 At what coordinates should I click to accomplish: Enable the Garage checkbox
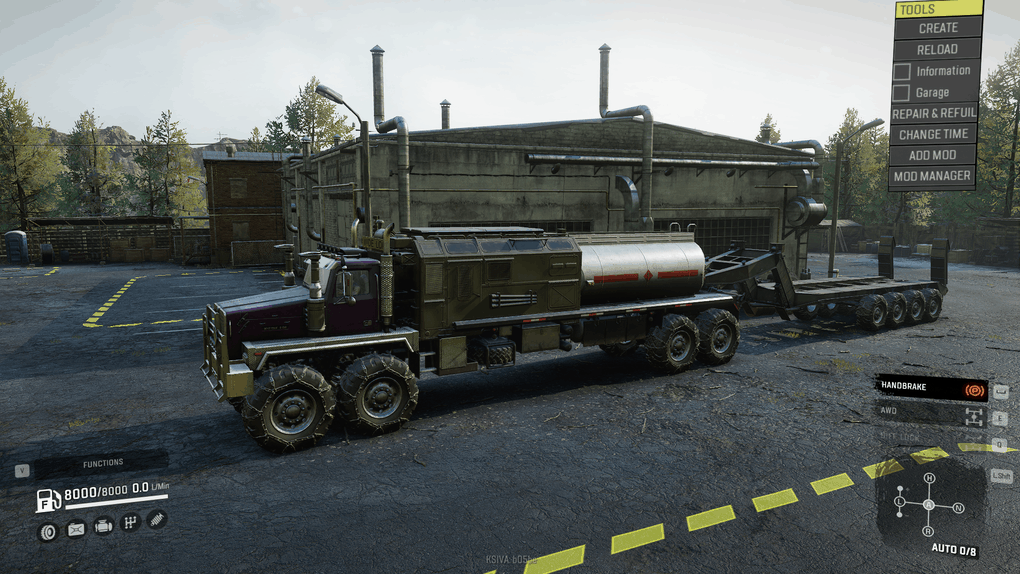[901, 93]
